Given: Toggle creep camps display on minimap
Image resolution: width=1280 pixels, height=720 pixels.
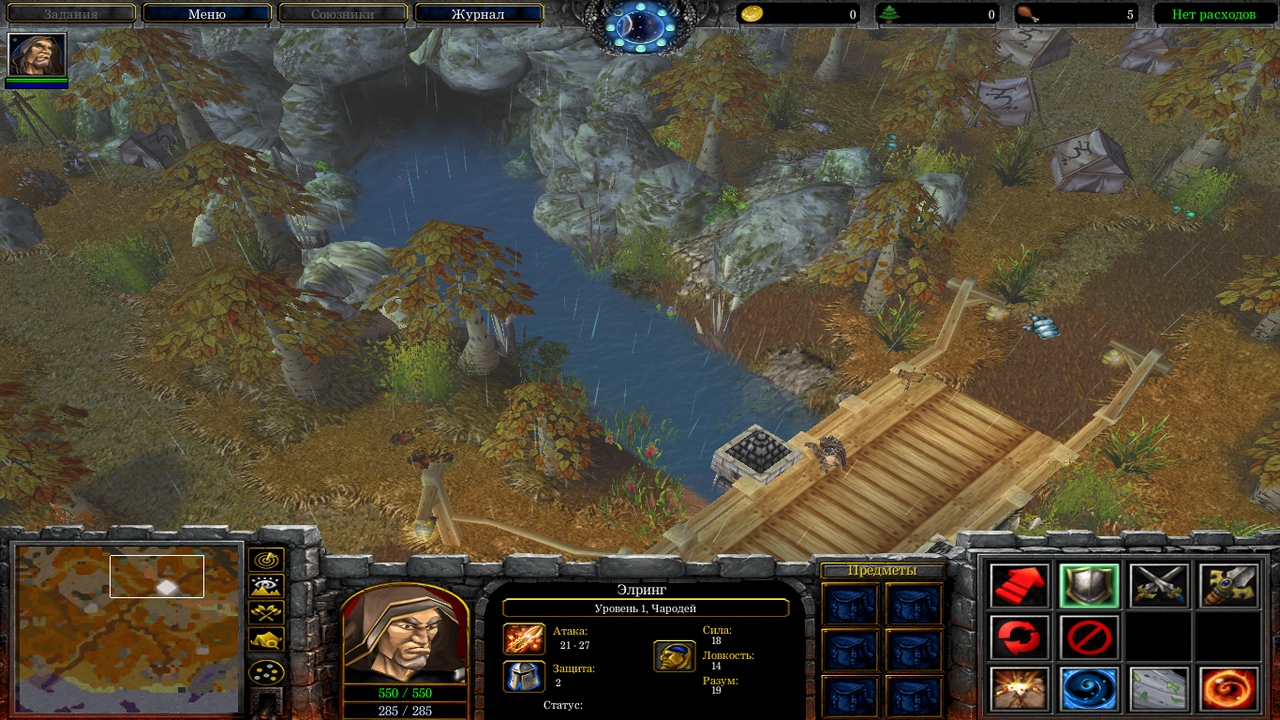Looking at the screenshot, I should click(x=267, y=640).
